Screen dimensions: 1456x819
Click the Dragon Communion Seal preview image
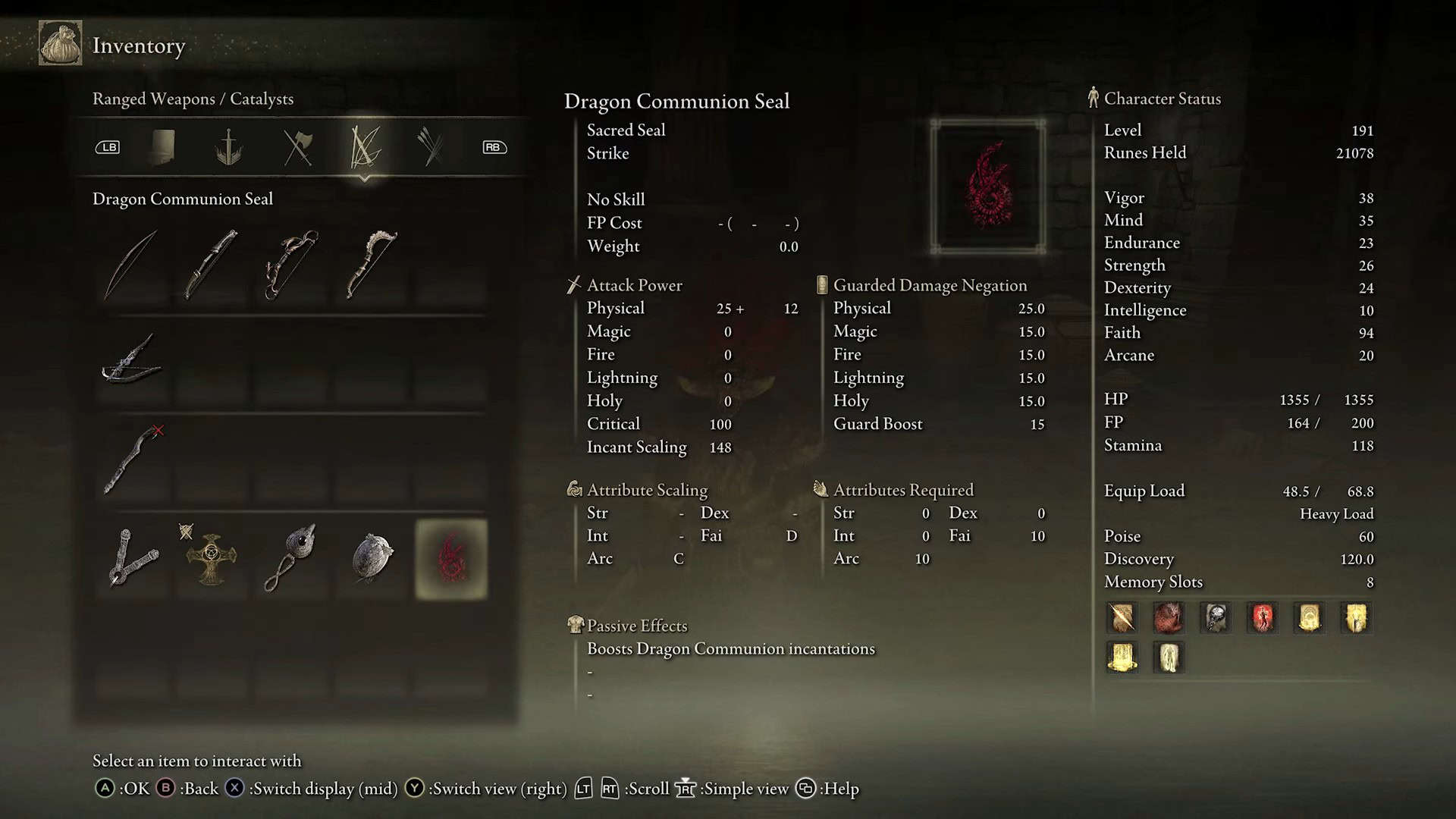click(988, 187)
